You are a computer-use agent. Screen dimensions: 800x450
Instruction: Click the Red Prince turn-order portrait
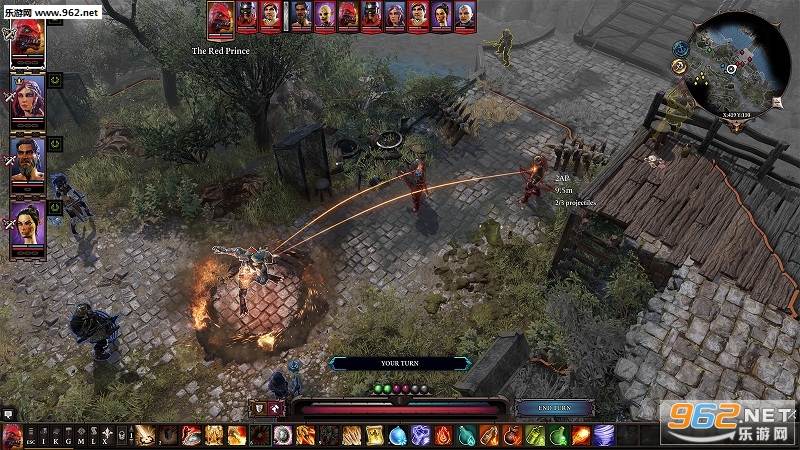pyautogui.click(x=221, y=16)
